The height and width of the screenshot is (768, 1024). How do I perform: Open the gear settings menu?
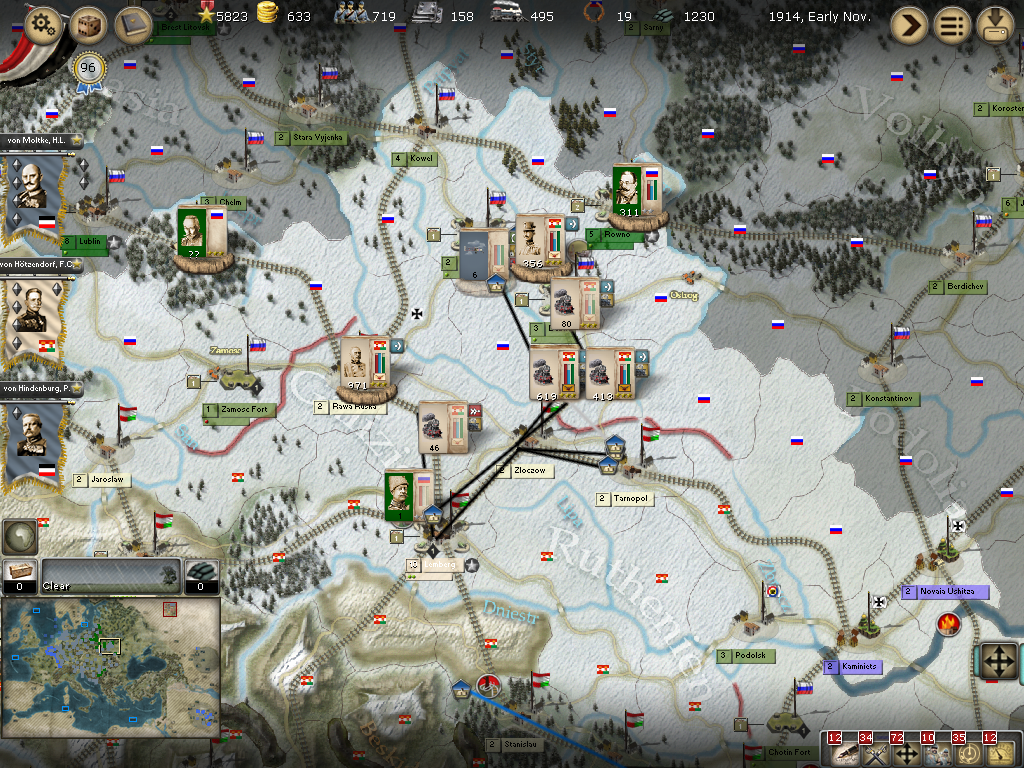pyautogui.click(x=42, y=25)
